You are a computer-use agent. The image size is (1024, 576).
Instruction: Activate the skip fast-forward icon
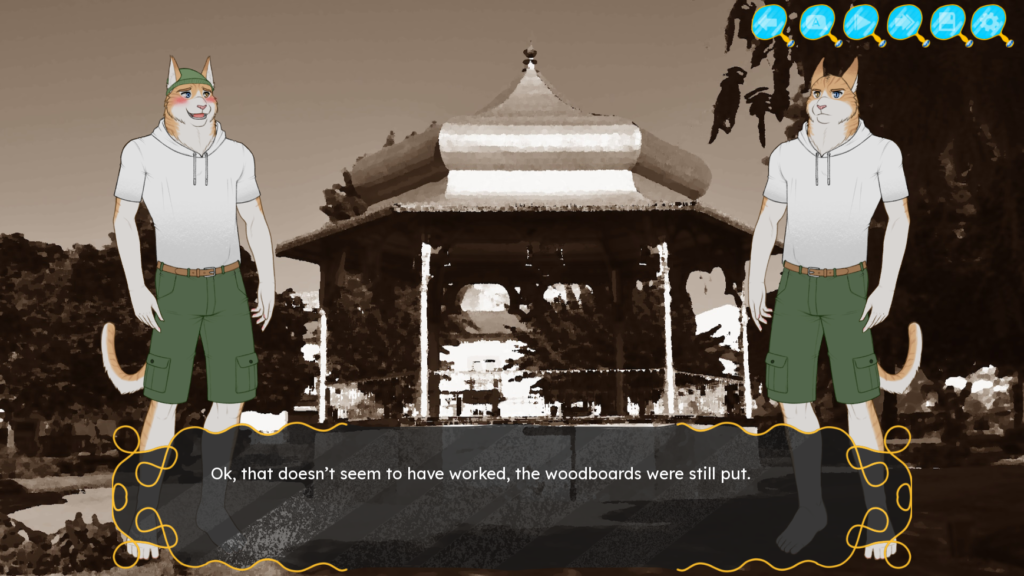click(903, 22)
